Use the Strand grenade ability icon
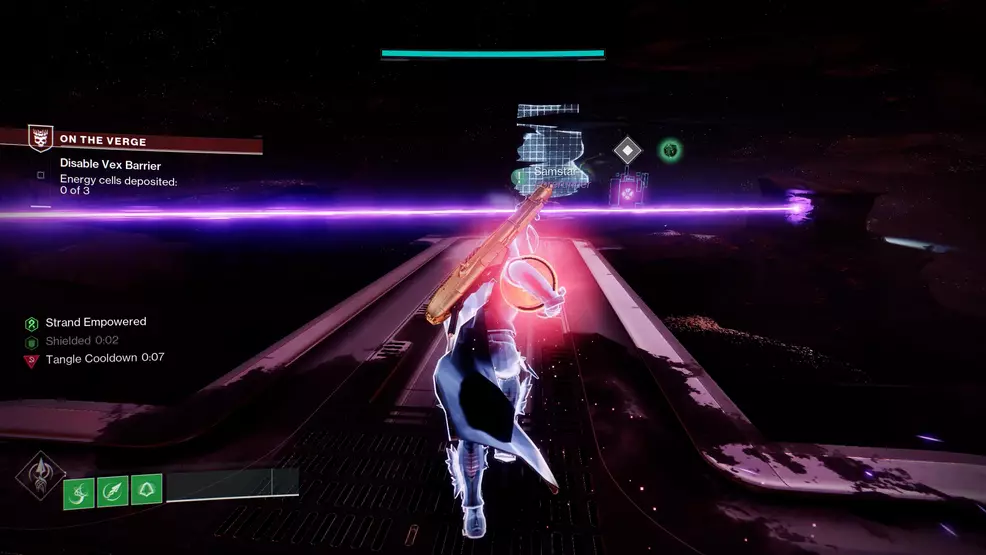This screenshot has width=986, height=555. [79, 491]
